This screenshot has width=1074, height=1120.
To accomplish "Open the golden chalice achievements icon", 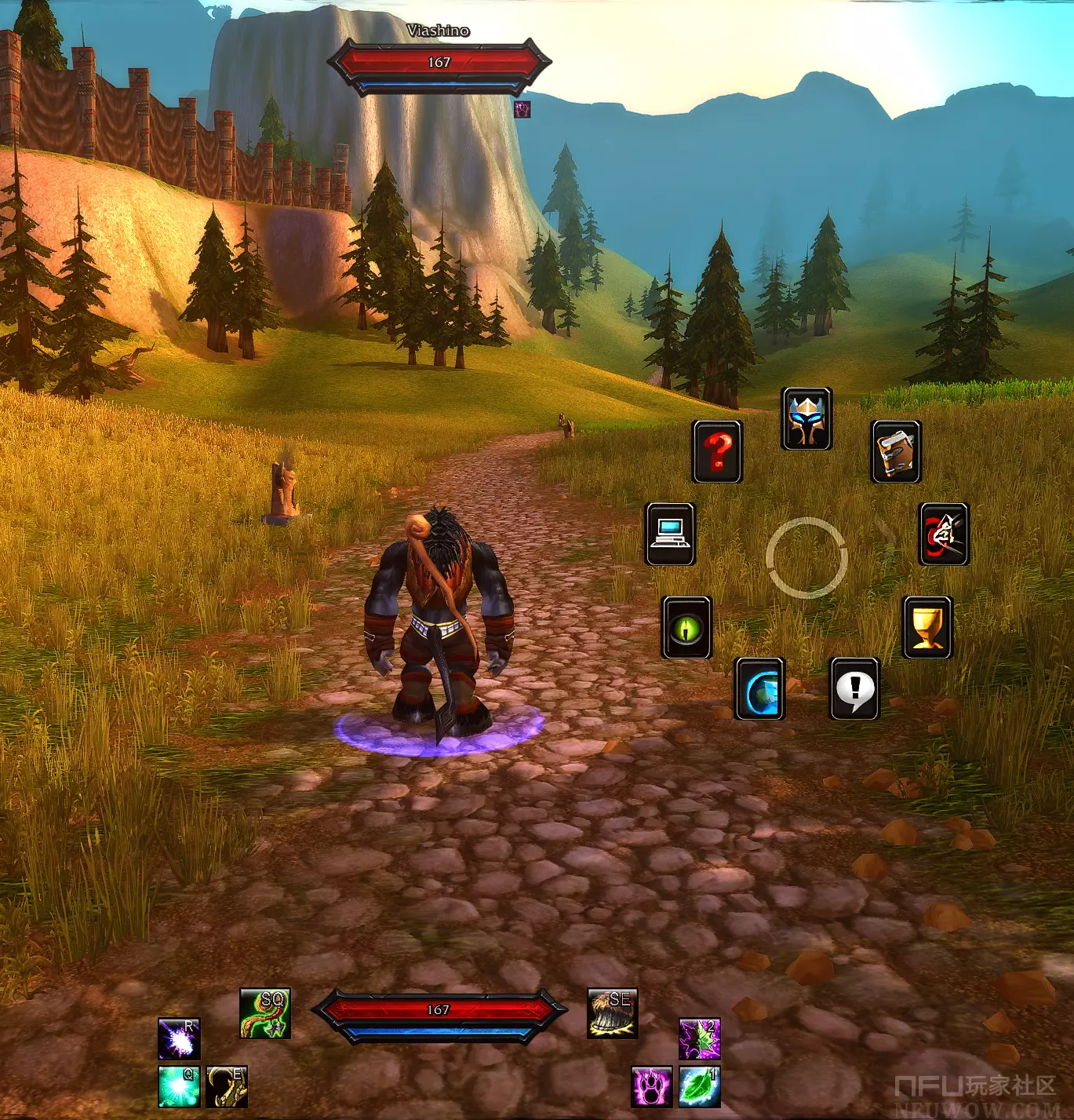I will point(927,627).
